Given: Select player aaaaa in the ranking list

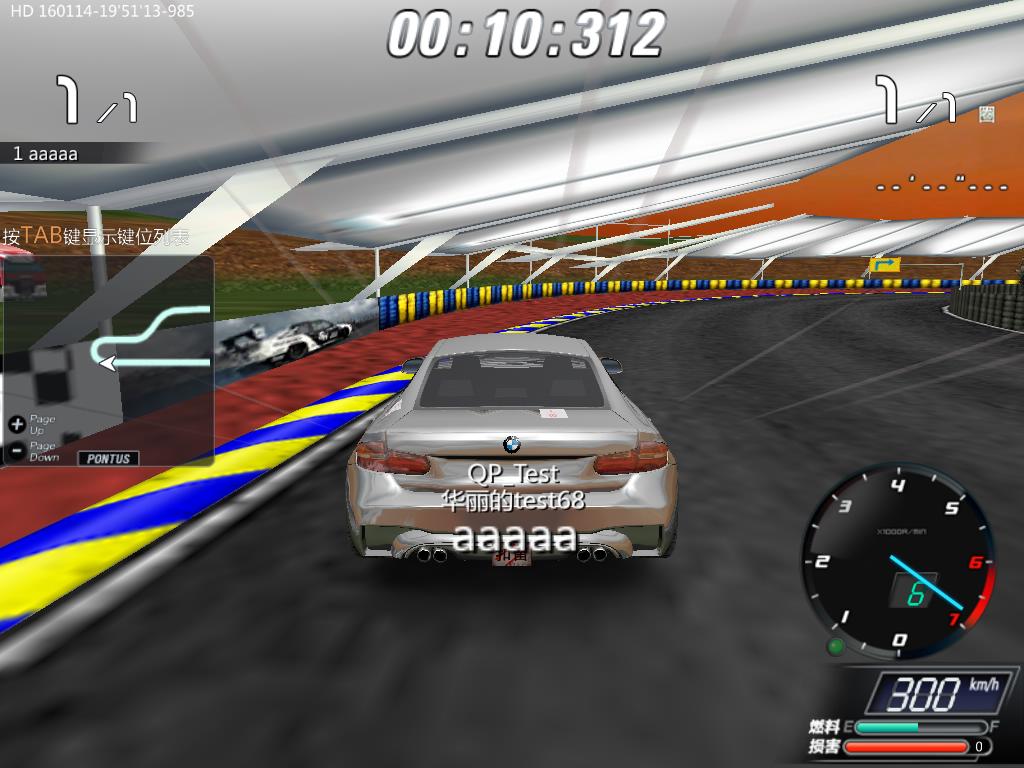Looking at the screenshot, I should [46, 154].
